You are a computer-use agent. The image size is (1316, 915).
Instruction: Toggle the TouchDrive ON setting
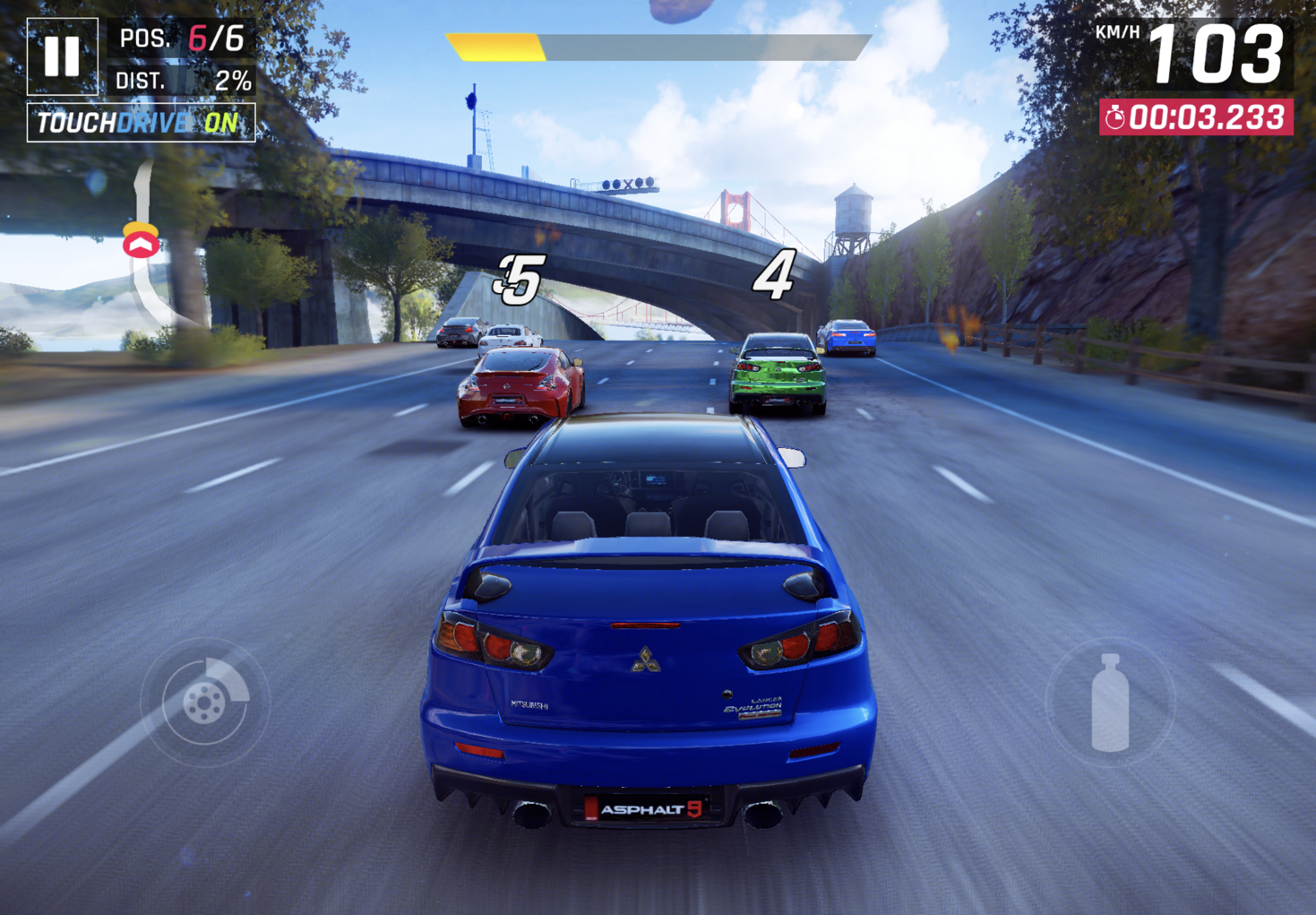[x=141, y=123]
